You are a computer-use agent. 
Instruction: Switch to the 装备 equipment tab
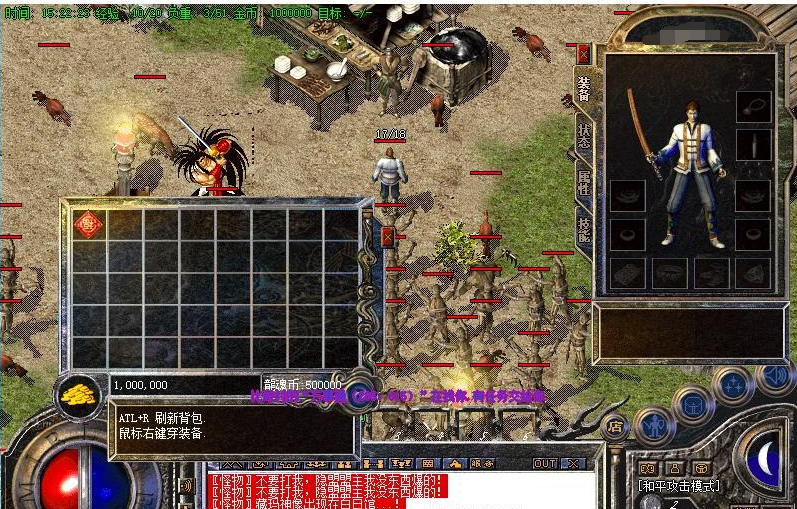[x=583, y=90]
